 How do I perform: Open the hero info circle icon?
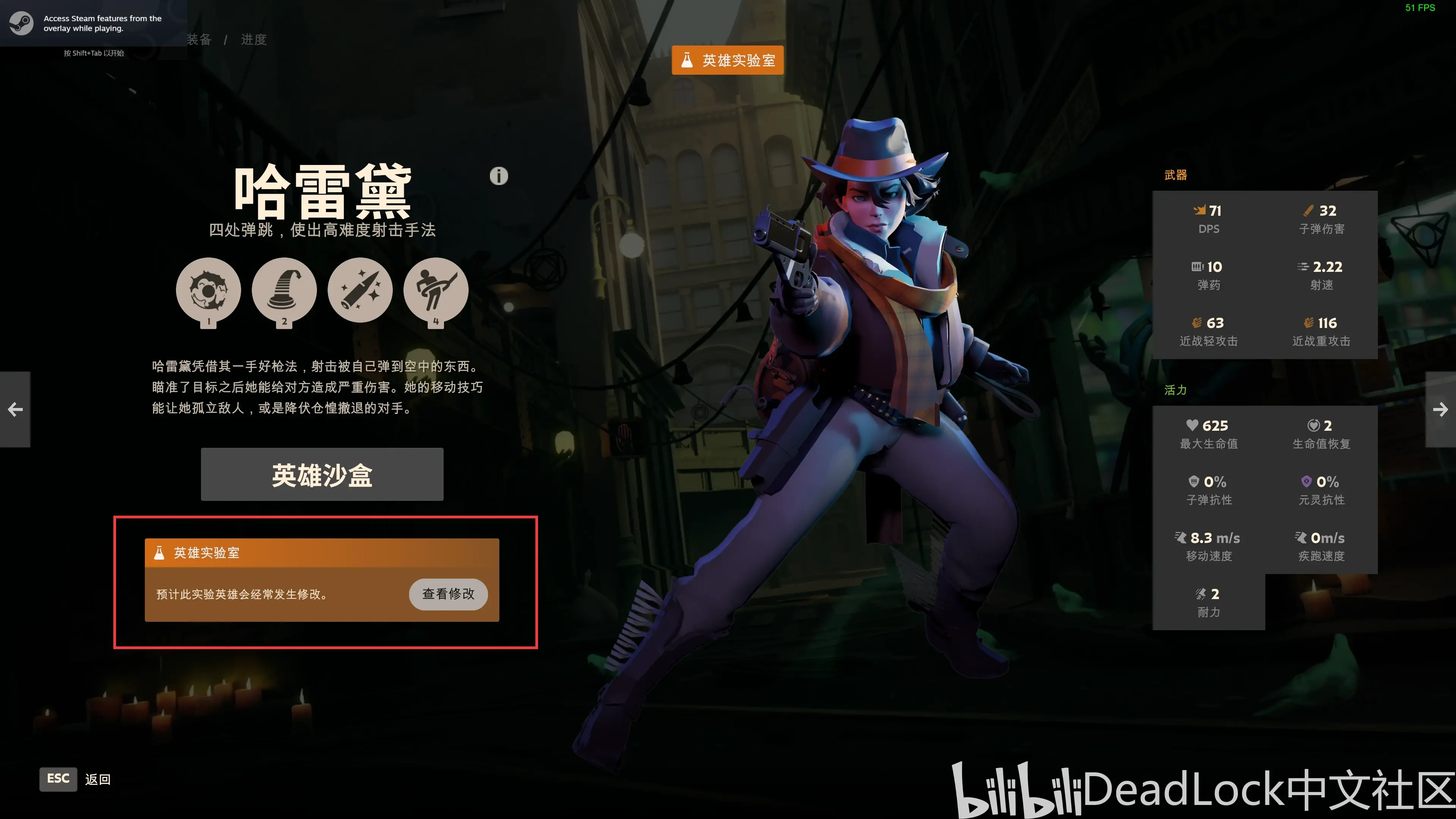499,176
